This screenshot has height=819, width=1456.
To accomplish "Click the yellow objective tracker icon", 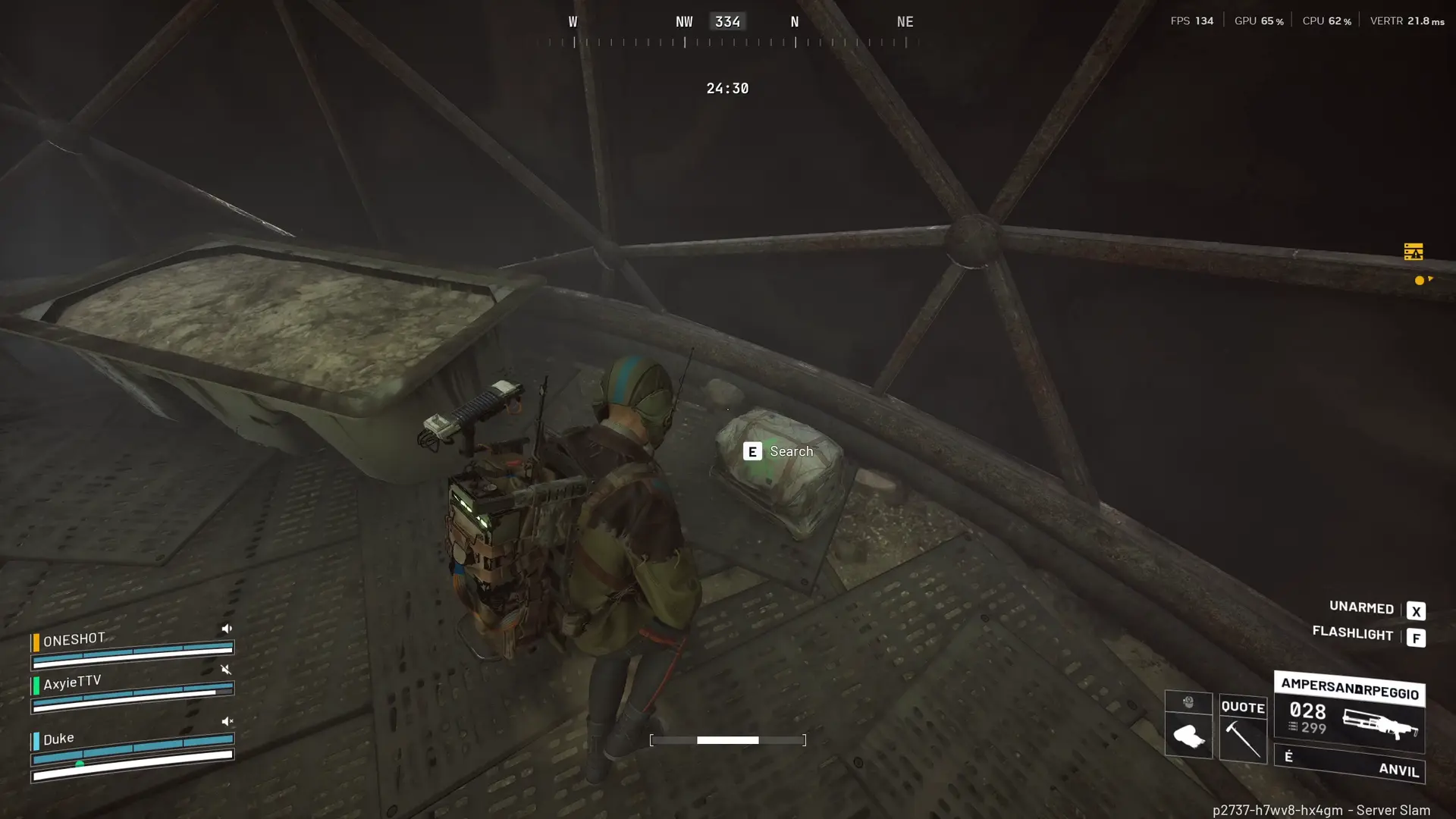I will tap(1413, 252).
